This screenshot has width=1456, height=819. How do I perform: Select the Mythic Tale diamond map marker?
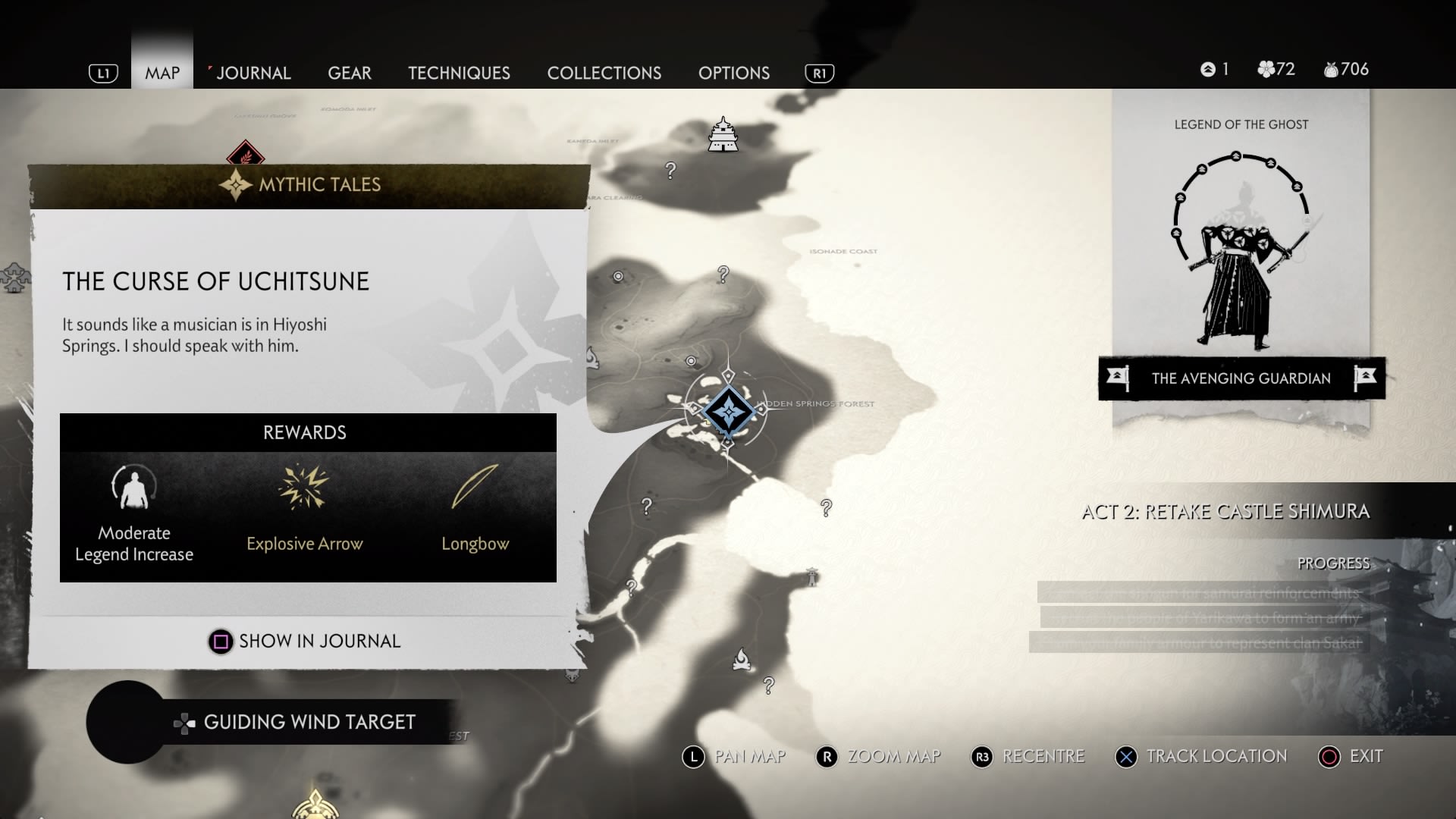(x=729, y=411)
